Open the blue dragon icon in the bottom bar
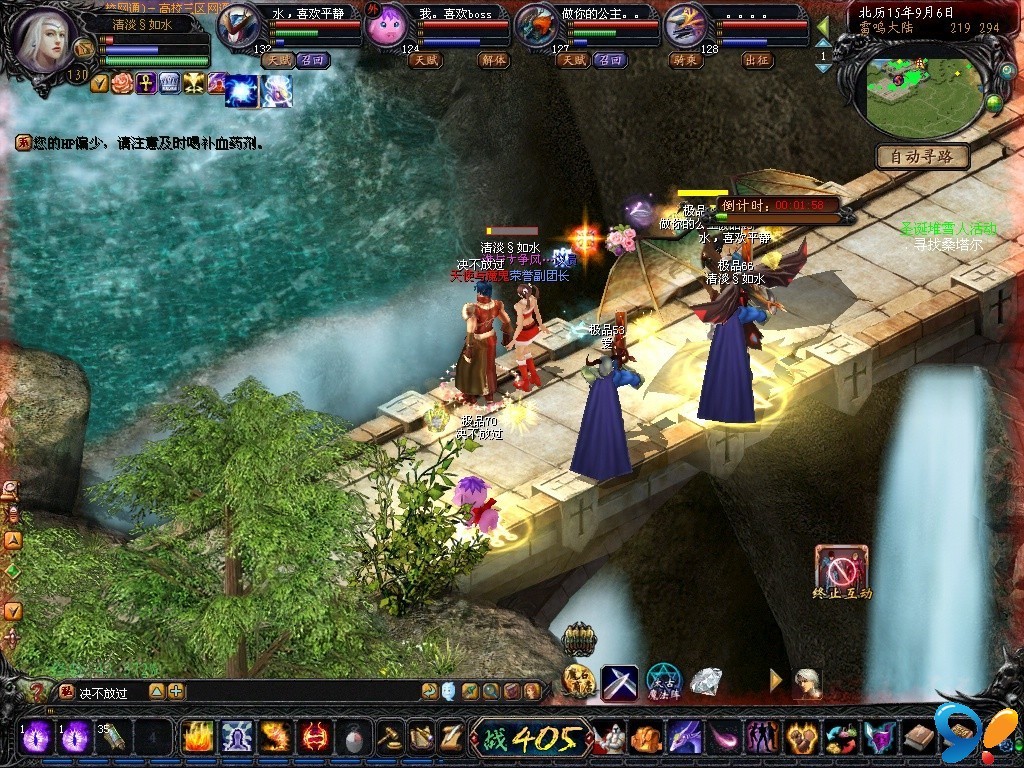This screenshot has height=768, width=1024. tap(684, 738)
